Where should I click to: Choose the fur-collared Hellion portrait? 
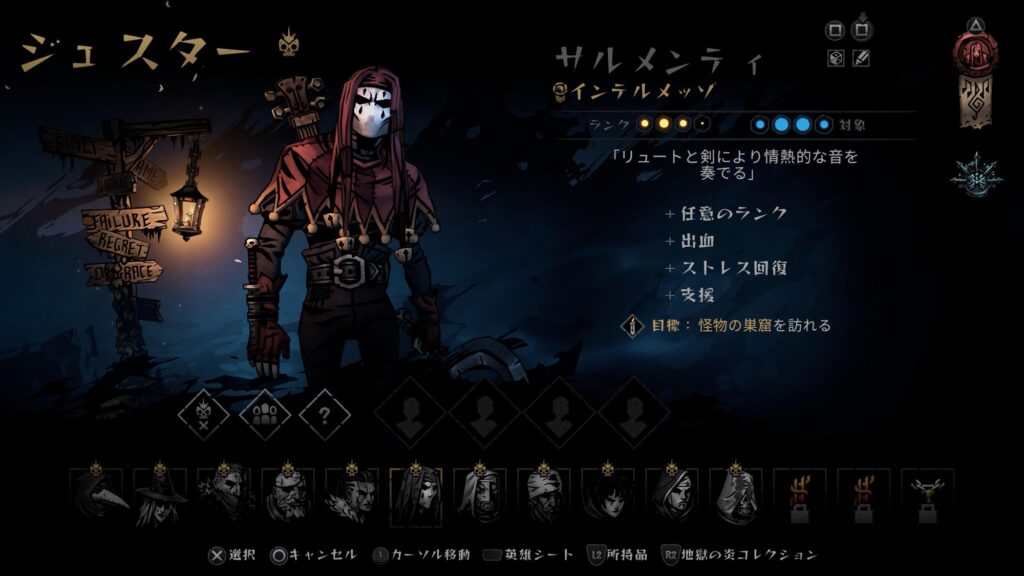tap(352, 497)
